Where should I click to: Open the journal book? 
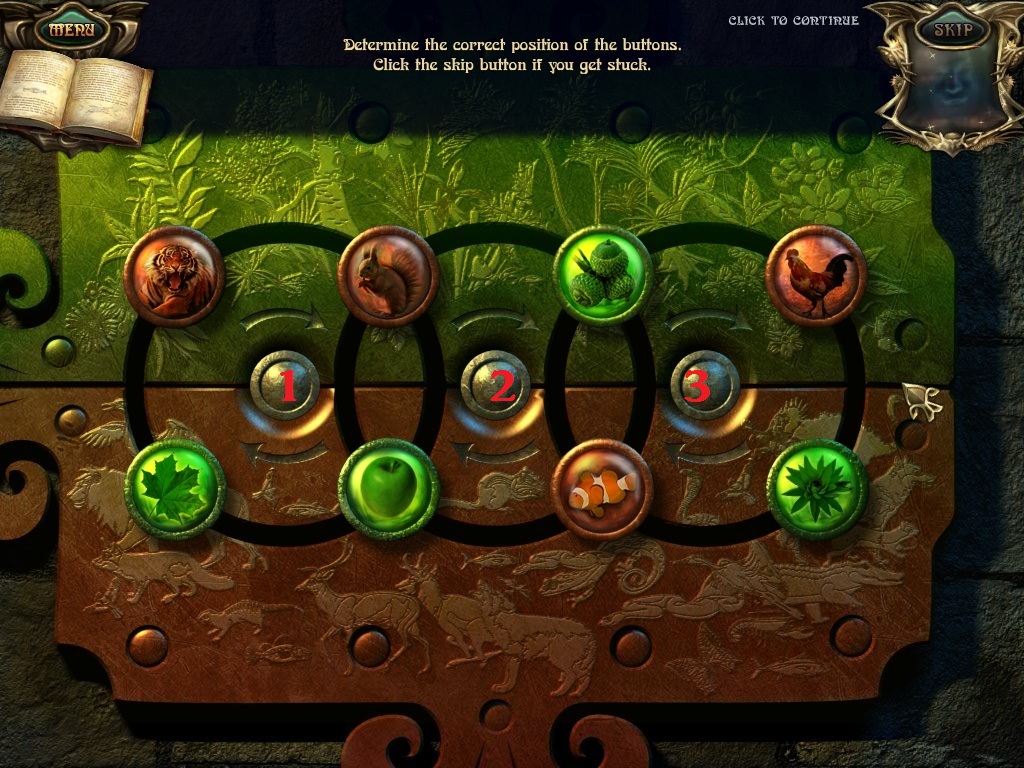pos(75,97)
